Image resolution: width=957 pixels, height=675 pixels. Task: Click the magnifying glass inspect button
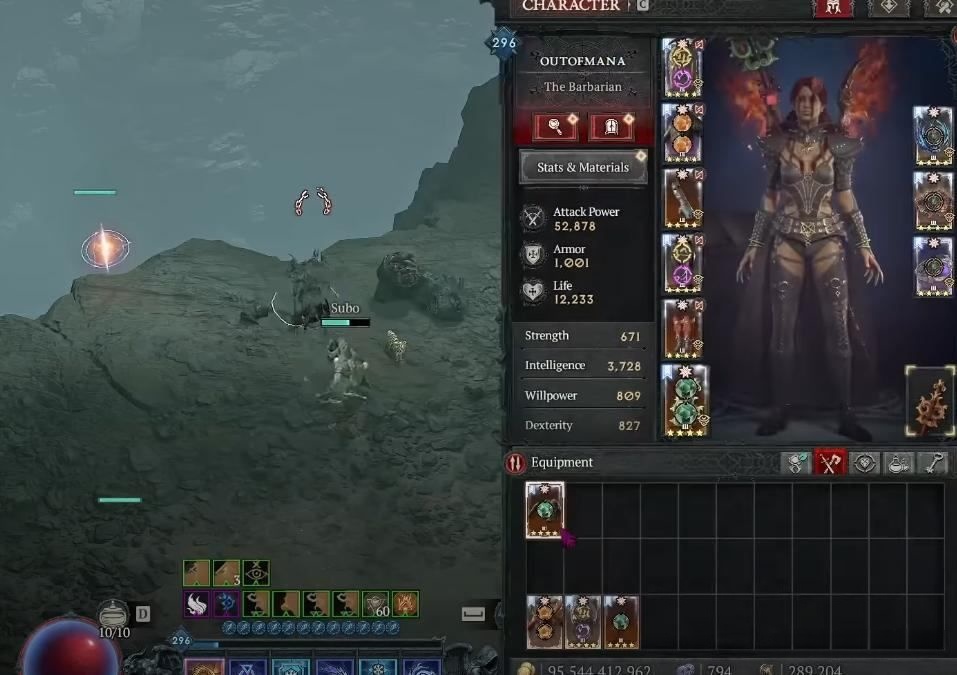[x=553, y=126]
